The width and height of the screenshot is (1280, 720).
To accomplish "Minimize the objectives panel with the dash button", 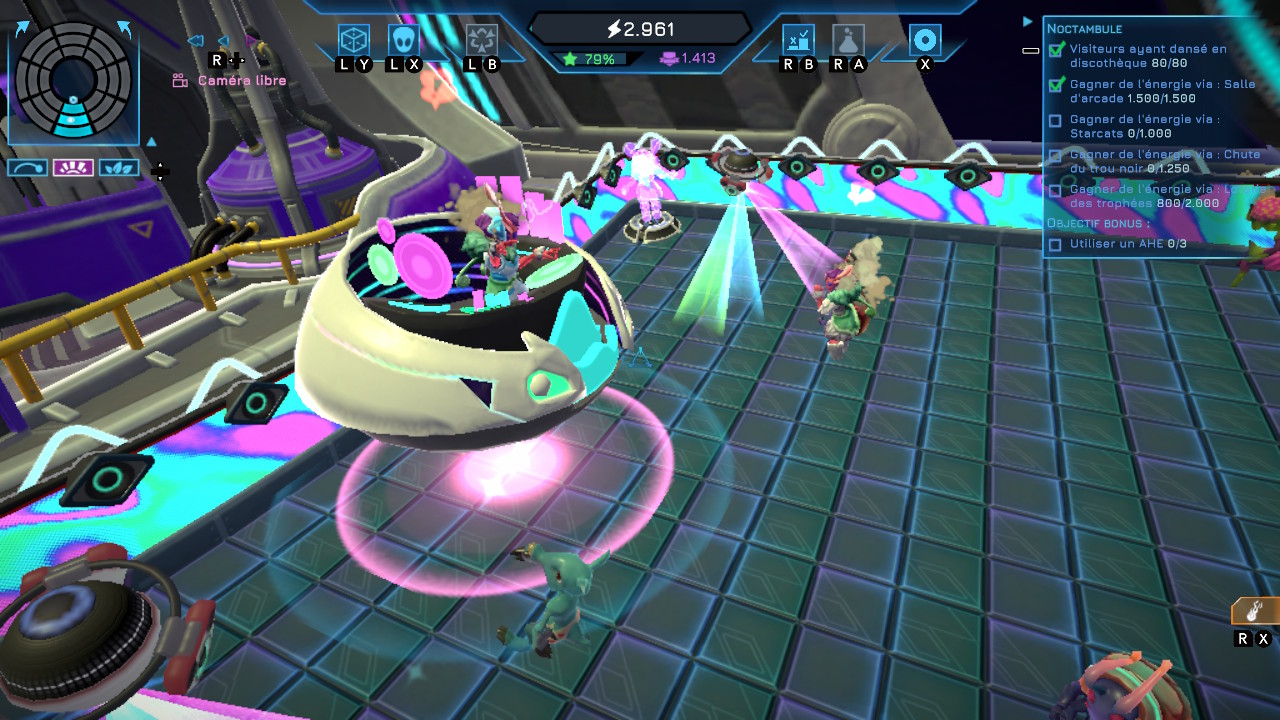I will point(1030,50).
